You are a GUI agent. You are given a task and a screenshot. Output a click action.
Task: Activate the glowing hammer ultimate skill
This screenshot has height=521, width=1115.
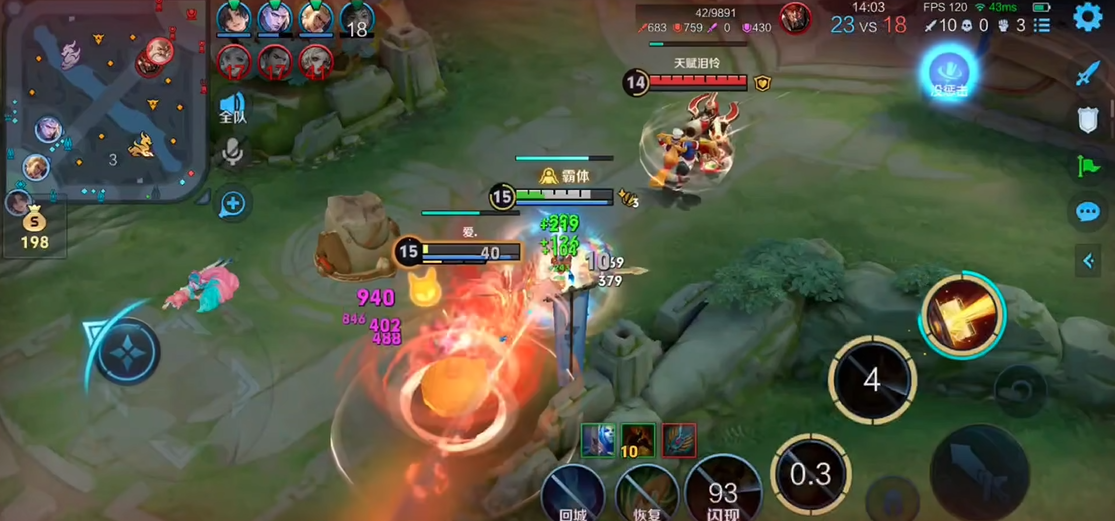(x=962, y=315)
